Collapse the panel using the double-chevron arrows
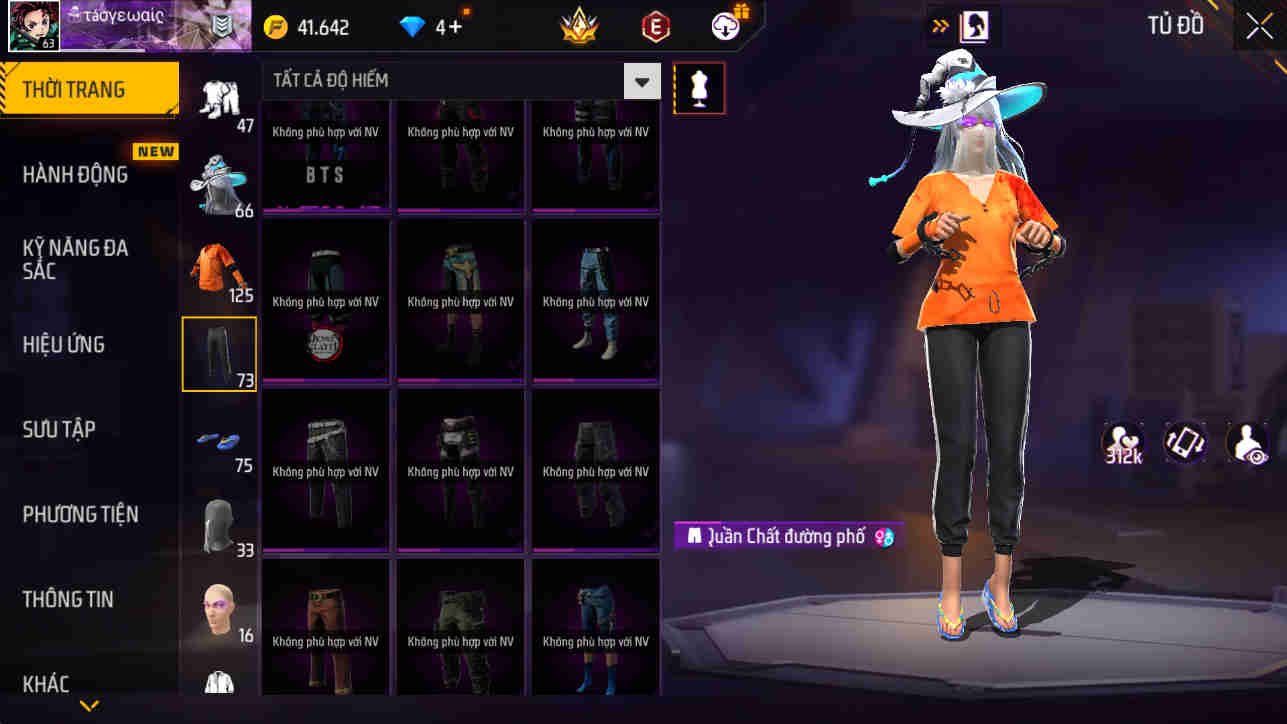 coord(938,26)
